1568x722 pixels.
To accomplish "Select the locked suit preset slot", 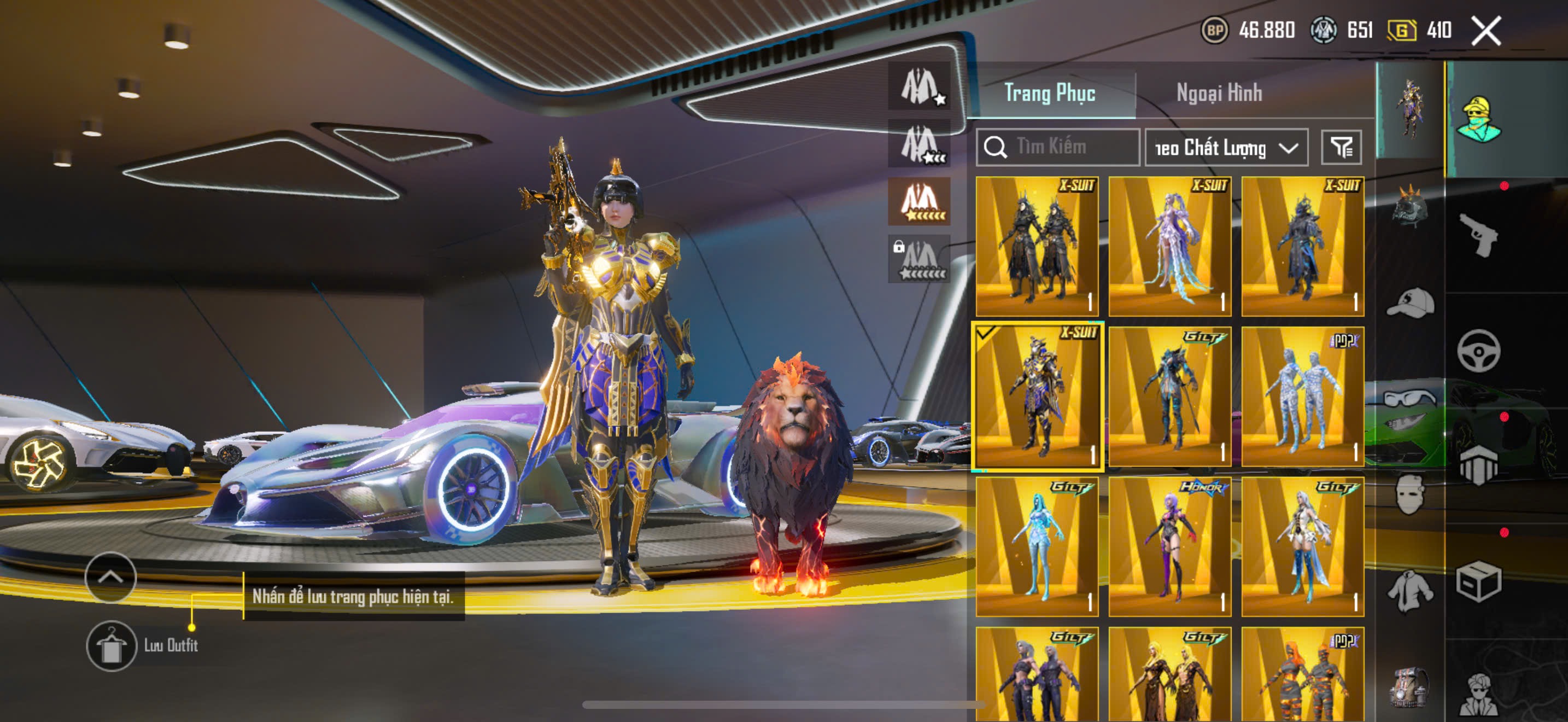I will click(919, 259).
